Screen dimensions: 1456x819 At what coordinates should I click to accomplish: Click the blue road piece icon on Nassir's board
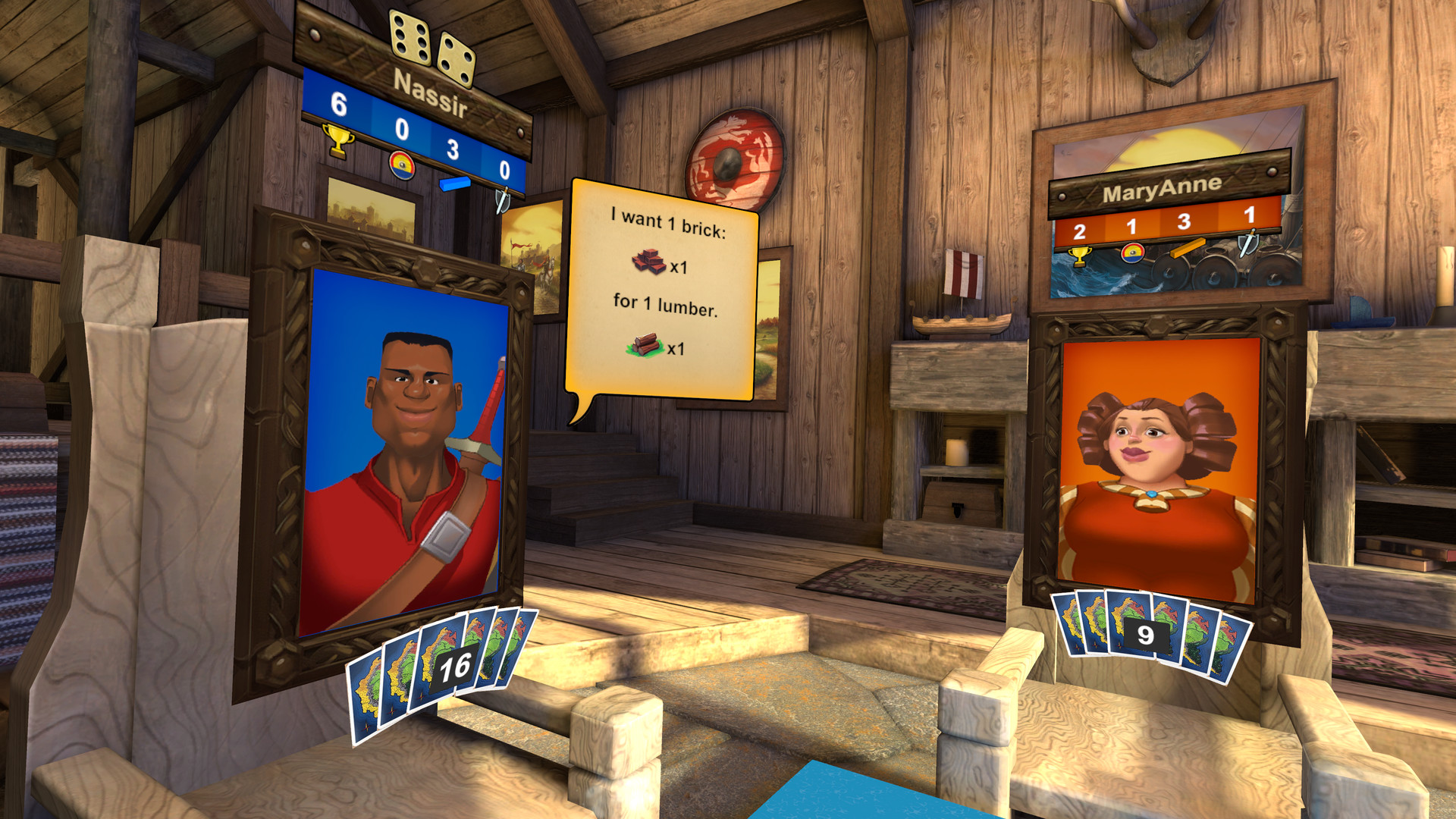455,185
